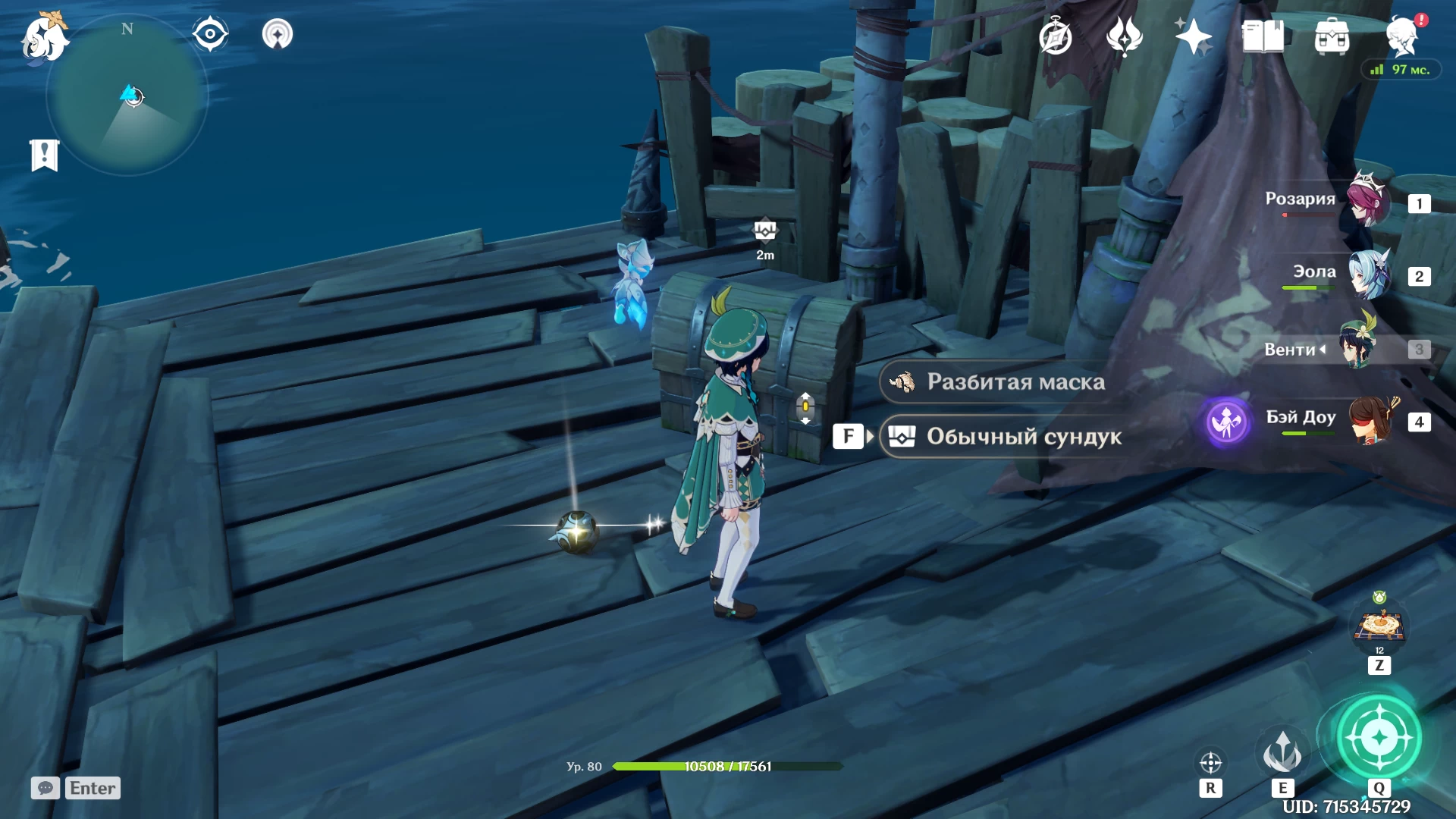Viewport: 1456px width, 819px height.
Task: Open the character profile icon with alert
Action: pos(1403,35)
